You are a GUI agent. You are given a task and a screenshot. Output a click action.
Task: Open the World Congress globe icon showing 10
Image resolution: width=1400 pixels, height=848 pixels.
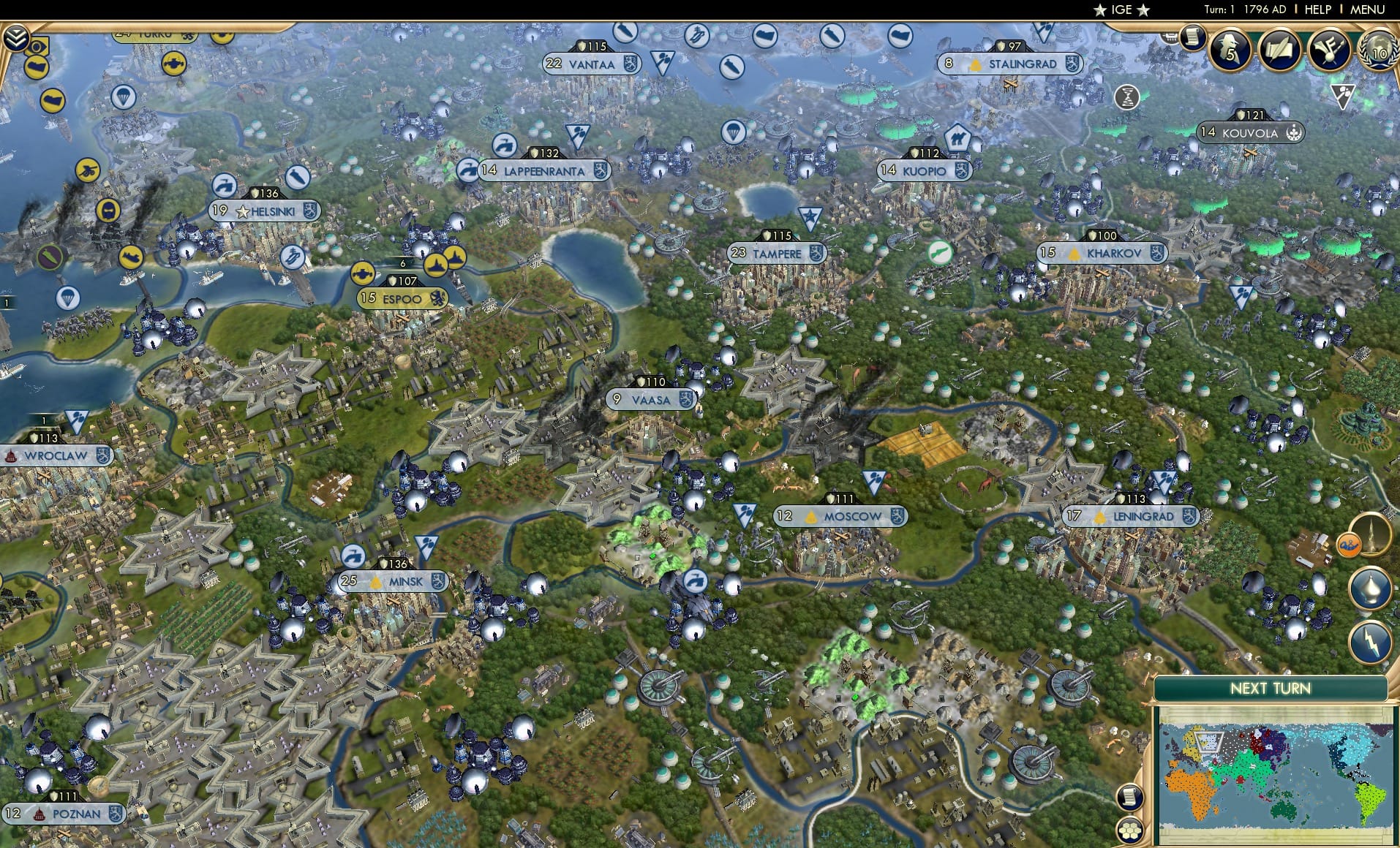pyautogui.click(x=1379, y=51)
